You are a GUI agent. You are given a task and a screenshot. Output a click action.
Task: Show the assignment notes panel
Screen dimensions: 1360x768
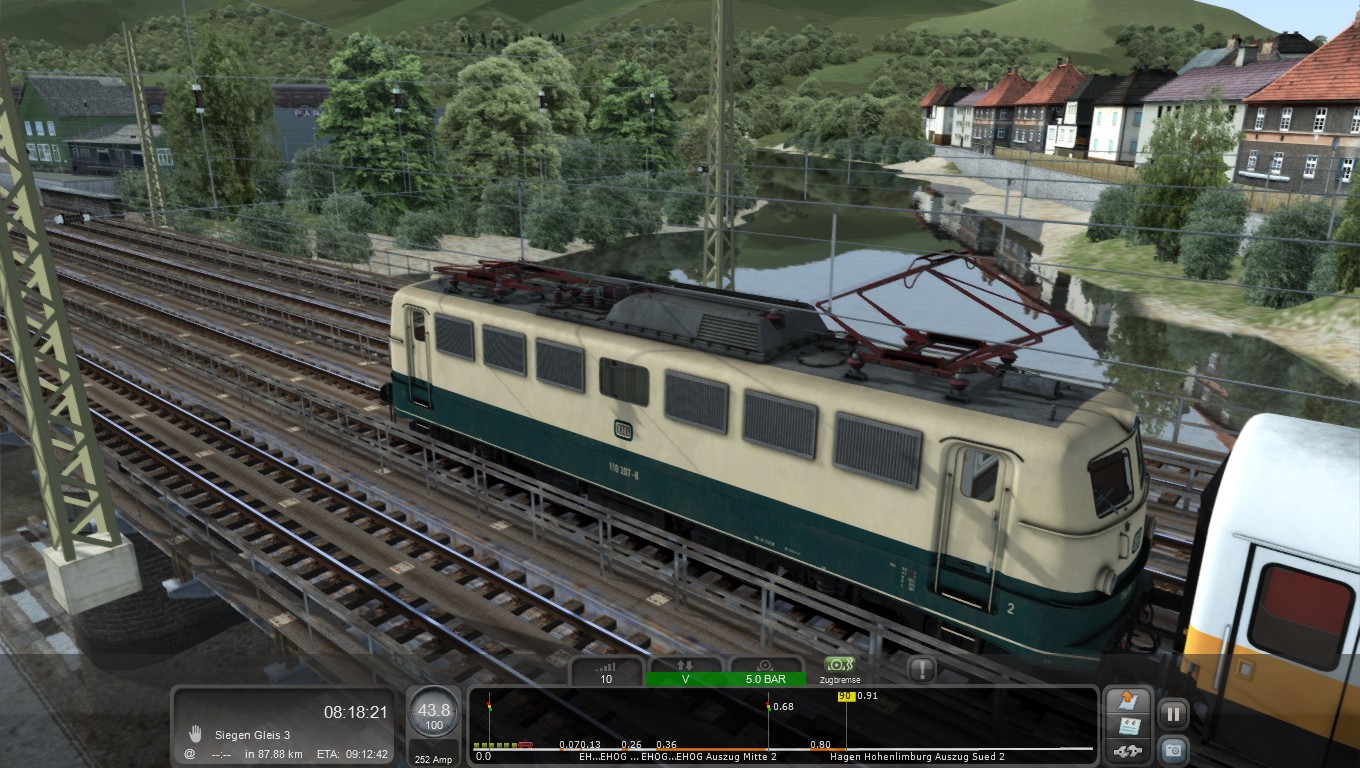point(1128,726)
